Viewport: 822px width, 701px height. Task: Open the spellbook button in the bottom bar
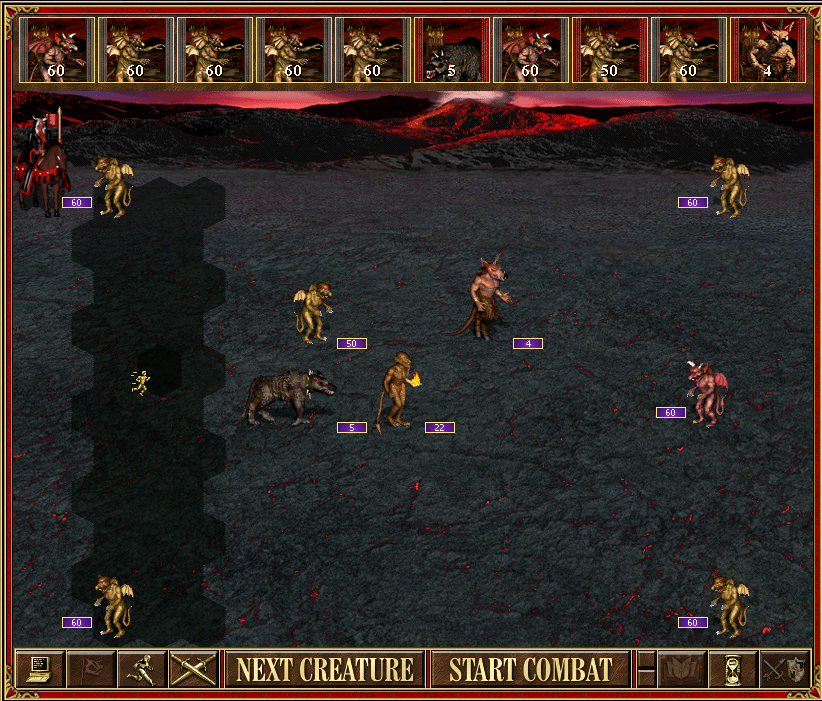[x=681, y=669]
